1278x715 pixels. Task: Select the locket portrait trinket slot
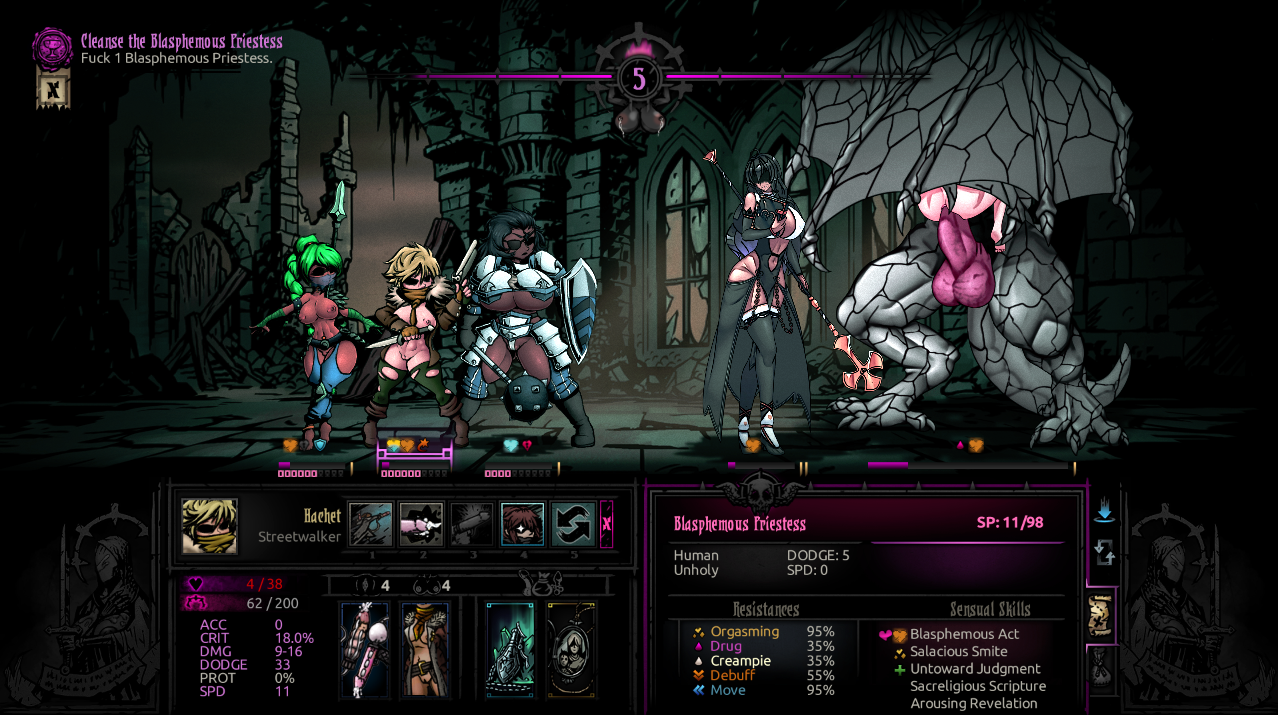571,649
